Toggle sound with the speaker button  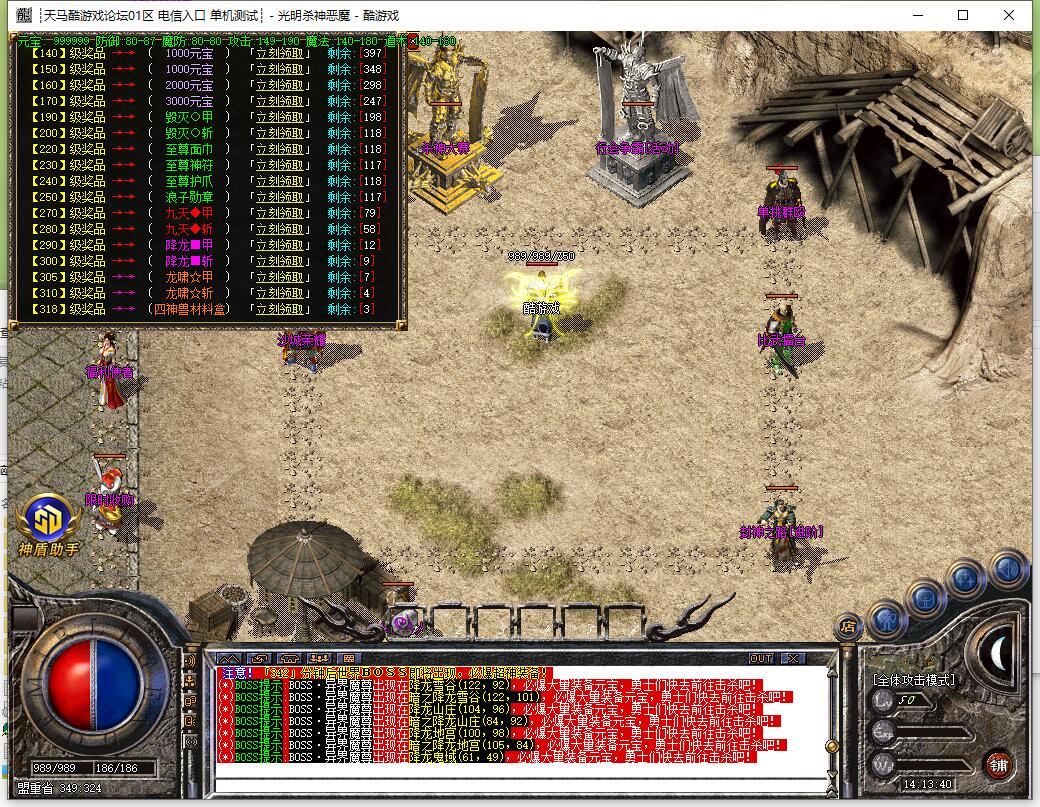click(1008, 568)
